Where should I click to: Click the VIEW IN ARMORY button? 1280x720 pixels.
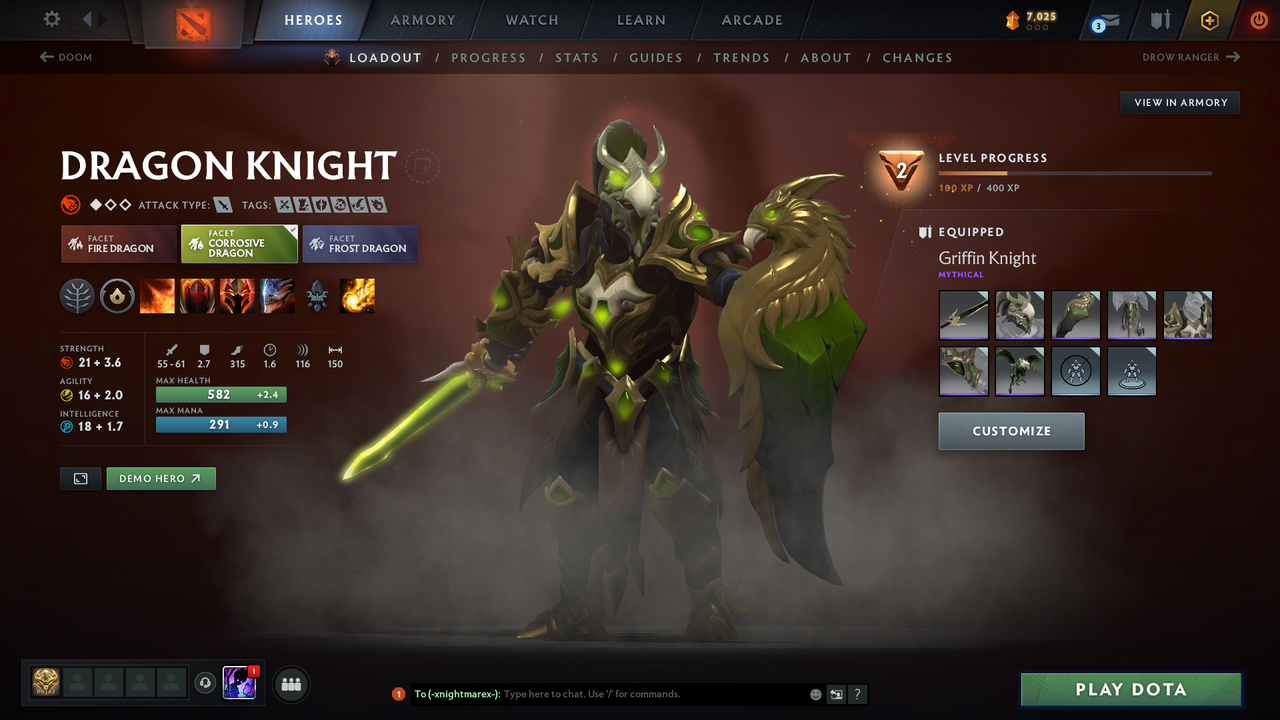tap(1179, 102)
